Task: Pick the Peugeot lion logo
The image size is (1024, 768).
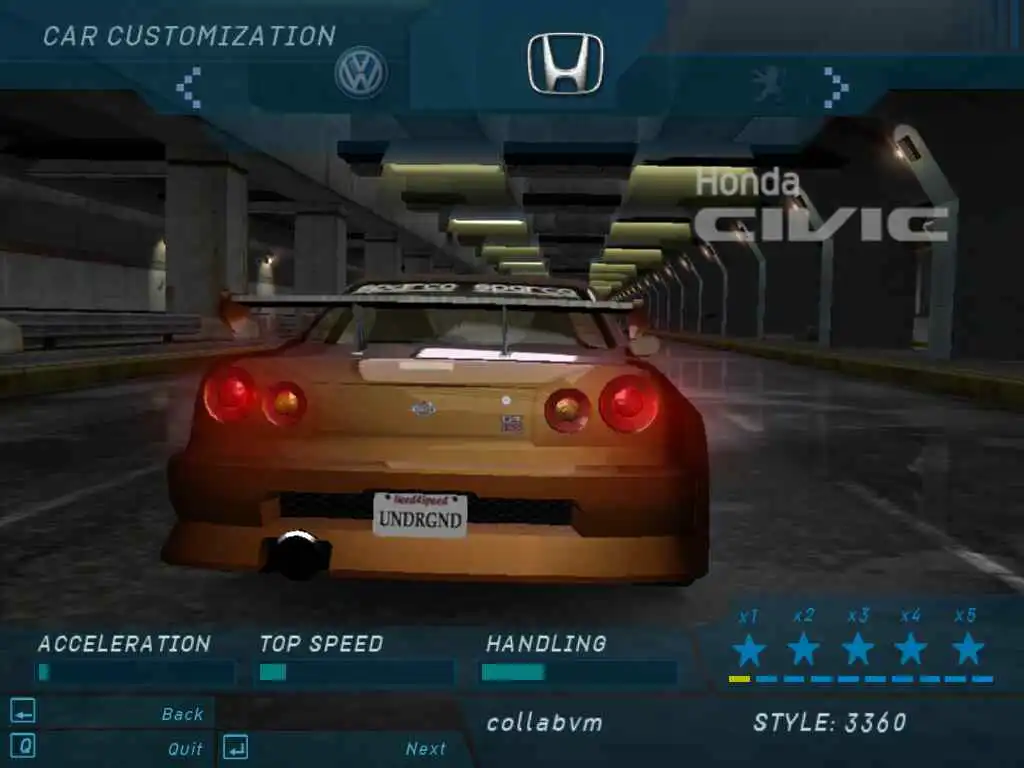Action: [x=768, y=86]
